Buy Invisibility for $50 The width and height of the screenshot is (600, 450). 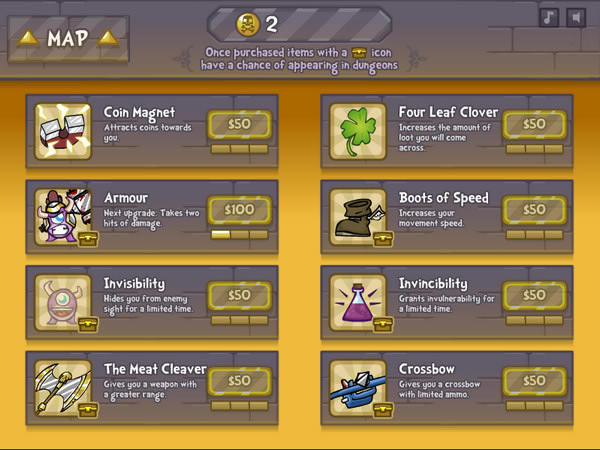pos(239,295)
